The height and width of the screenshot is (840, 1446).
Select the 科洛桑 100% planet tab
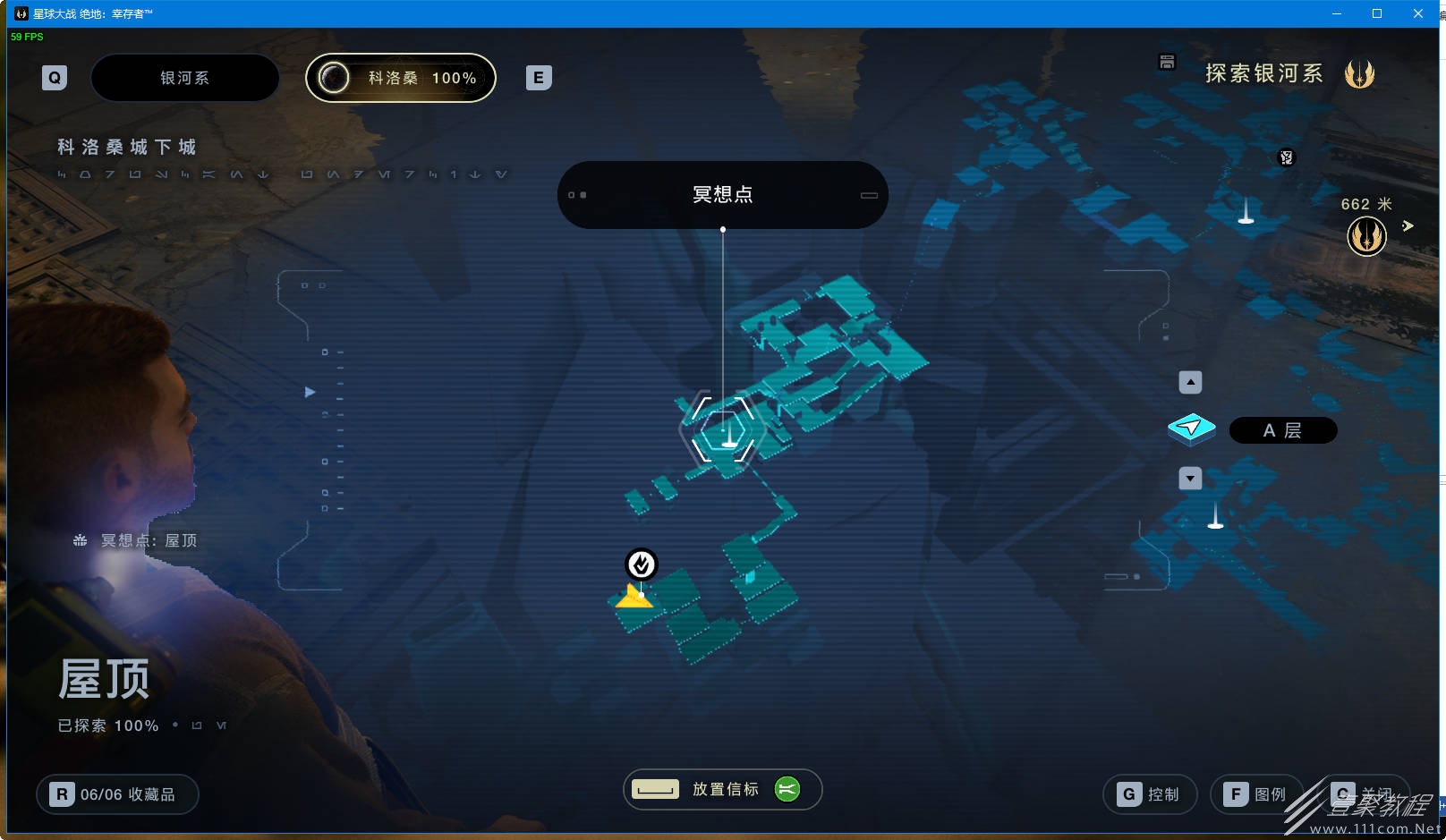click(400, 78)
